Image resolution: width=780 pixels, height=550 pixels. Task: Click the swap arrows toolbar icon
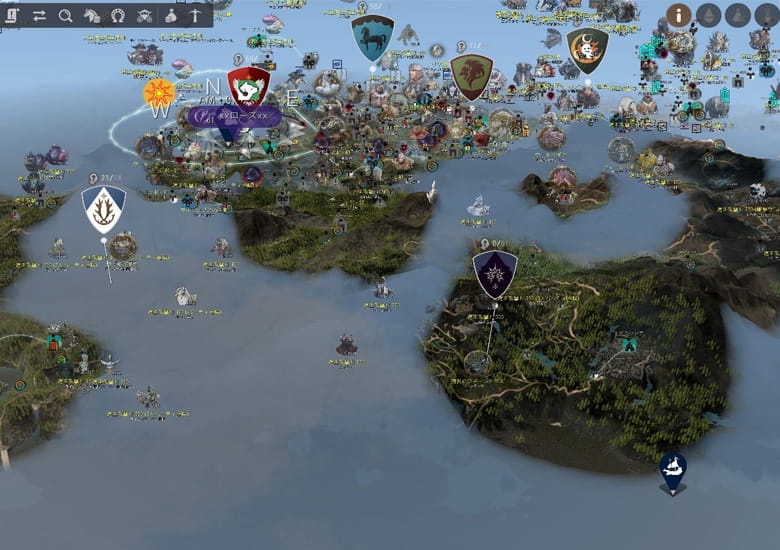pyautogui.click(x=40, y=15)
